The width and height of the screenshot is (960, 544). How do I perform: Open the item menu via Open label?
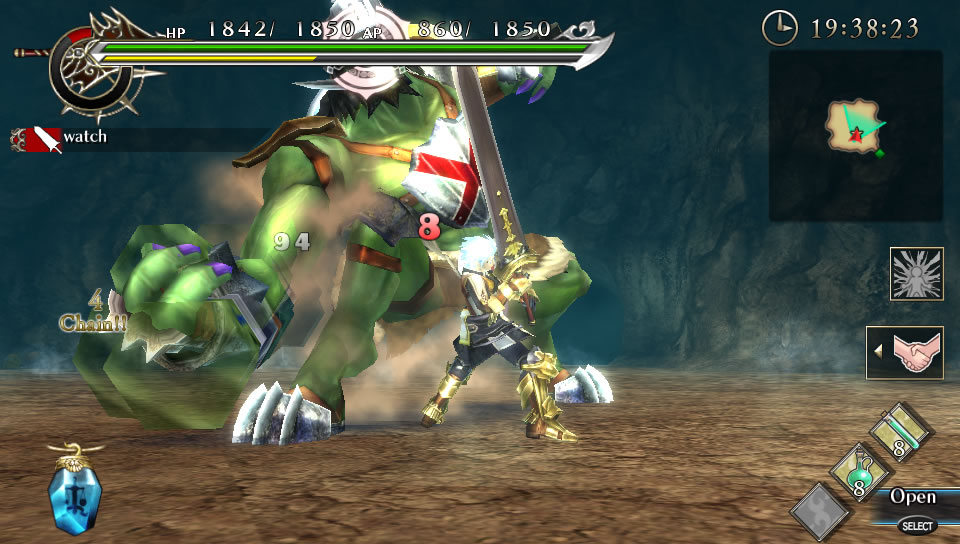[913, 497]
